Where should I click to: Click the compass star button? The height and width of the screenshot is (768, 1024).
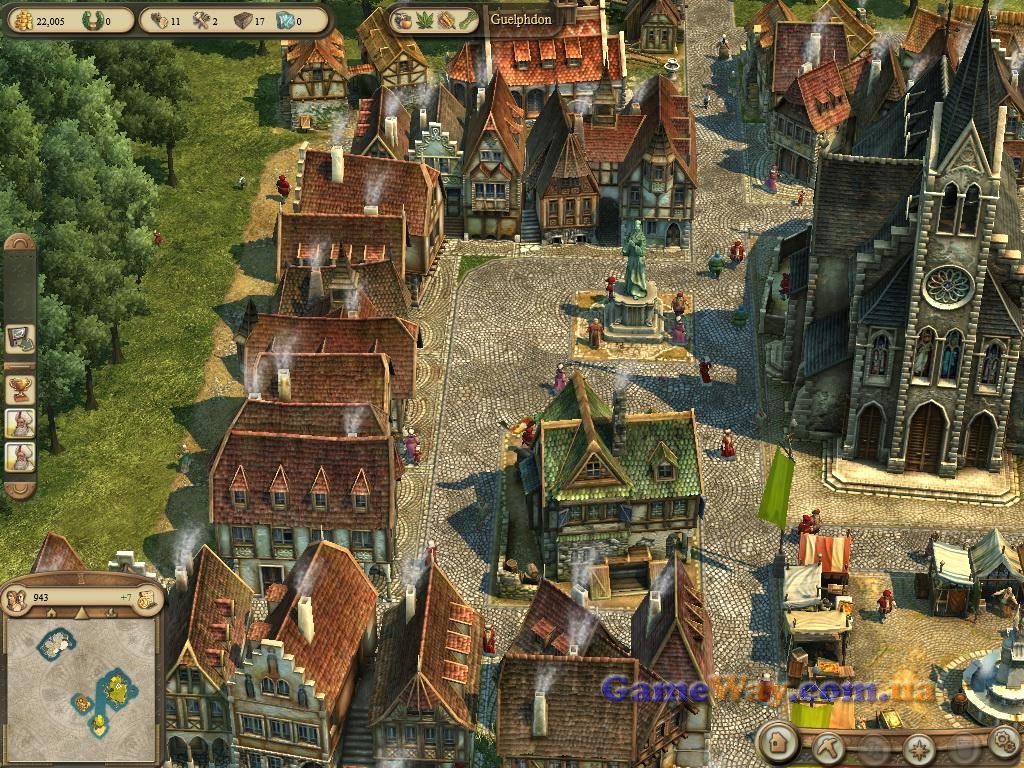click(918, 748)
